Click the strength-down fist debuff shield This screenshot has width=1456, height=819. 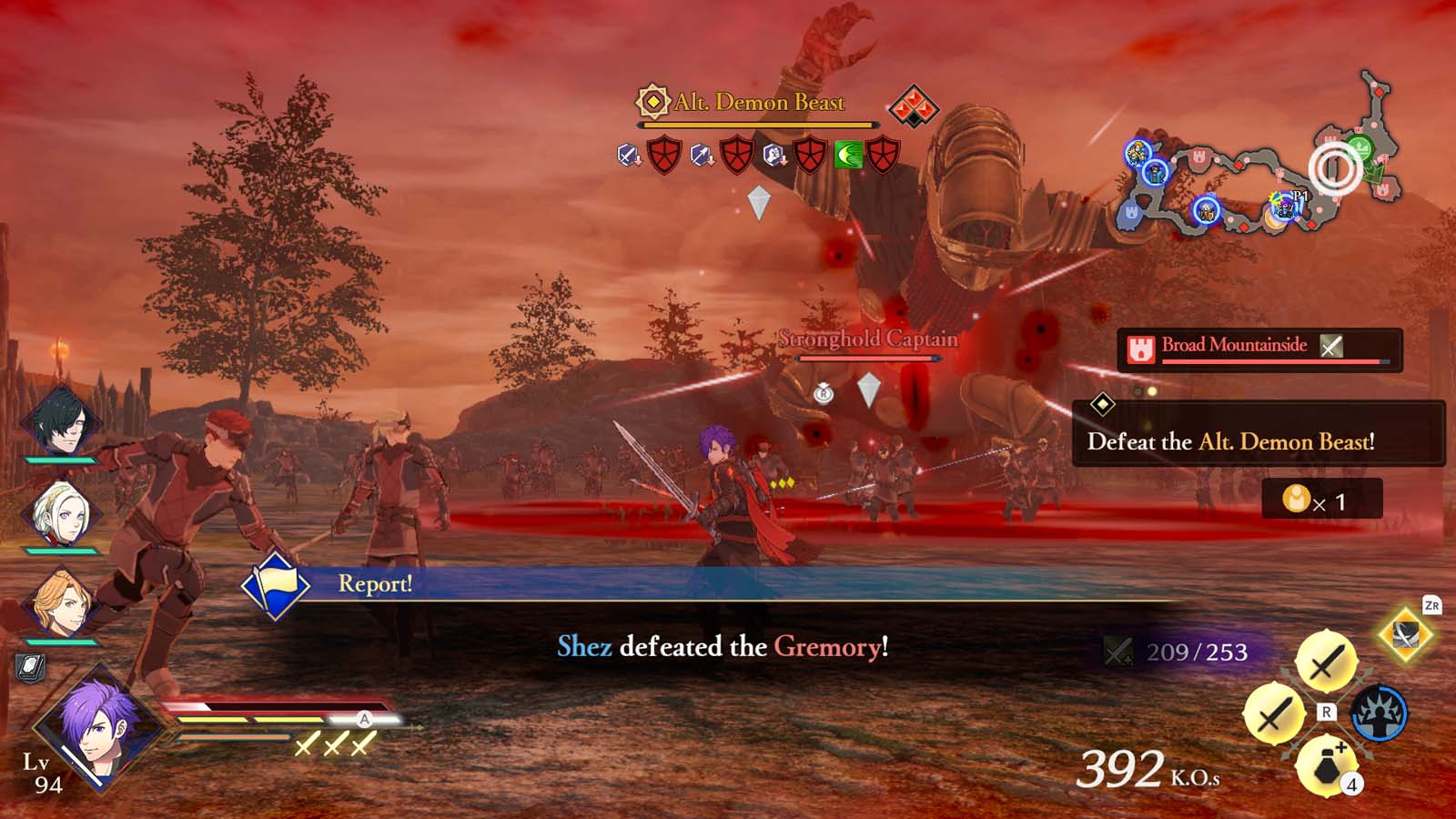point(773,156)
